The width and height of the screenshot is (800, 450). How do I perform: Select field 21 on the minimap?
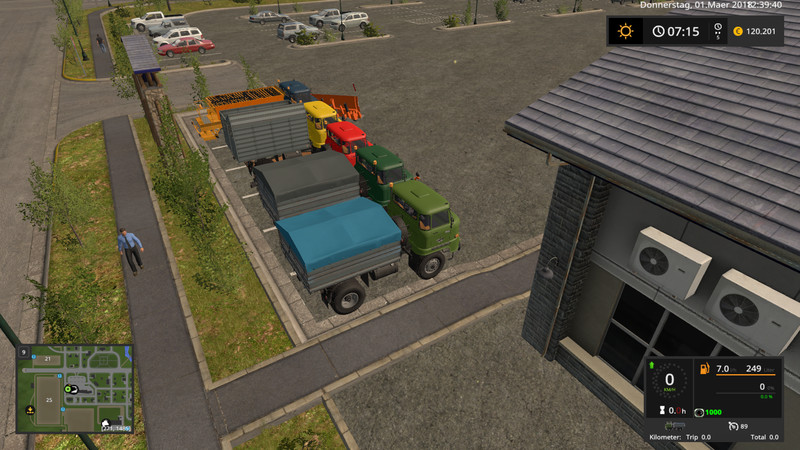47,357
